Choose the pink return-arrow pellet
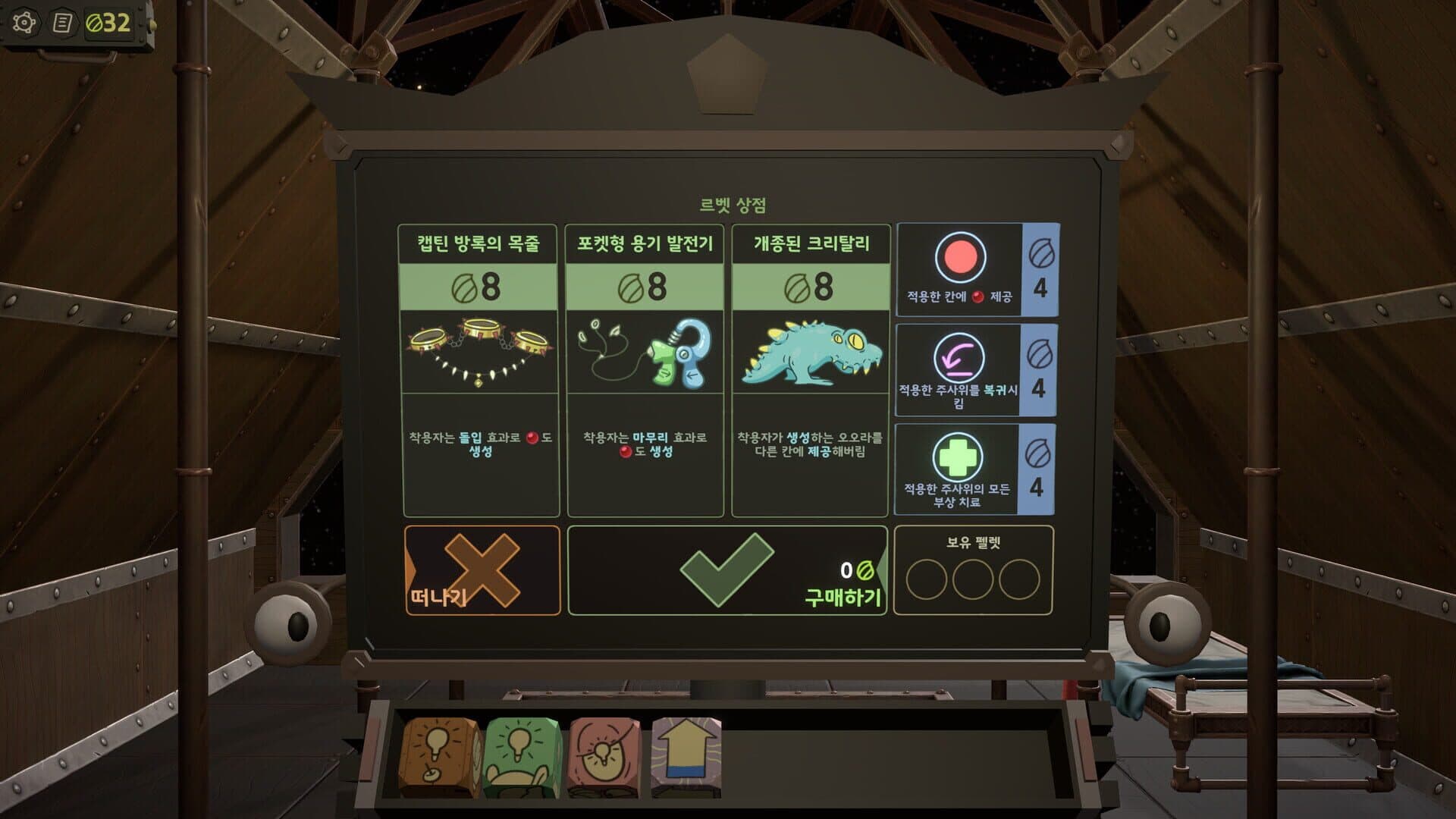Screen dimensions: 1456x819 pos(959,369)
